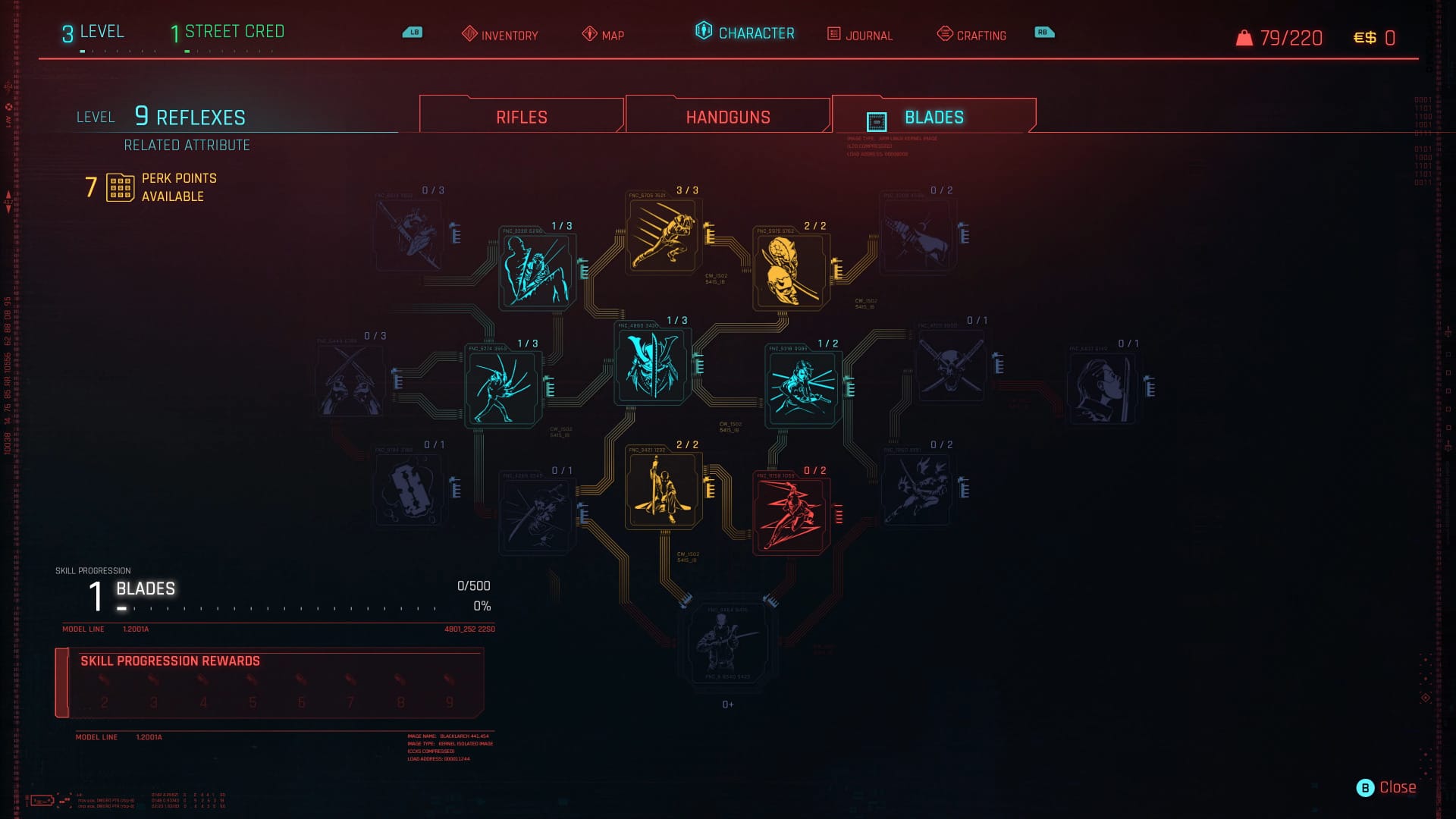
Task: Click the gold sprinting slash perk rated 3/3
Action: 662,237
